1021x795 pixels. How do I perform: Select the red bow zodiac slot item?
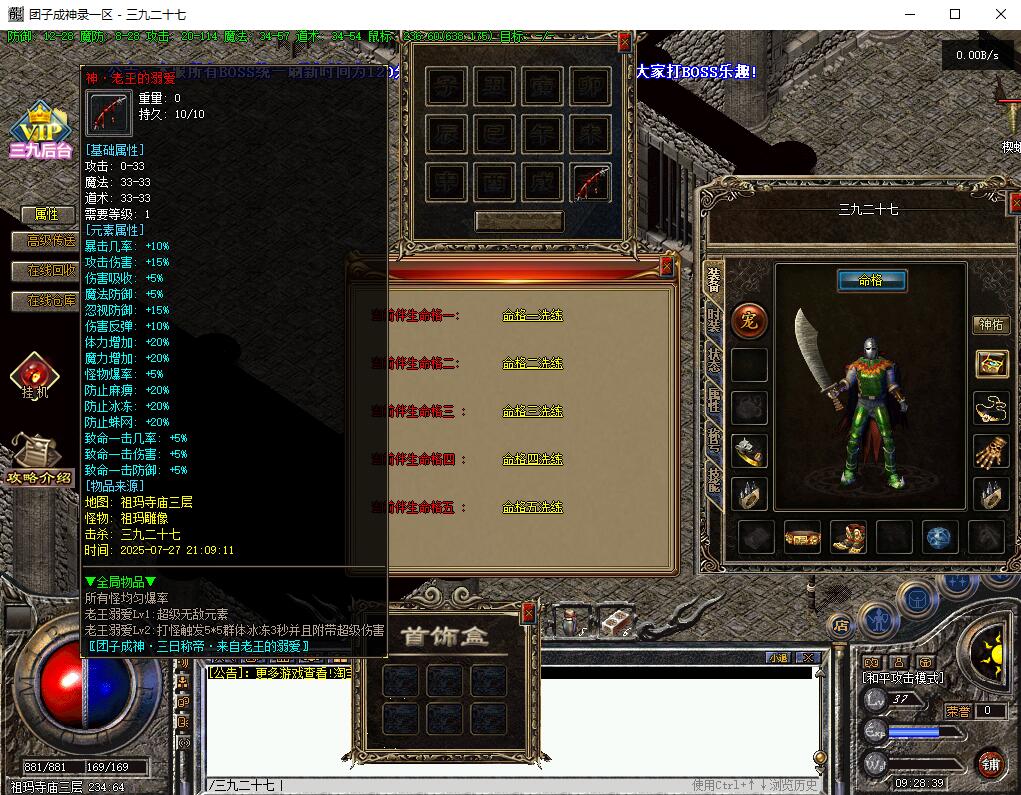[591, 183]
